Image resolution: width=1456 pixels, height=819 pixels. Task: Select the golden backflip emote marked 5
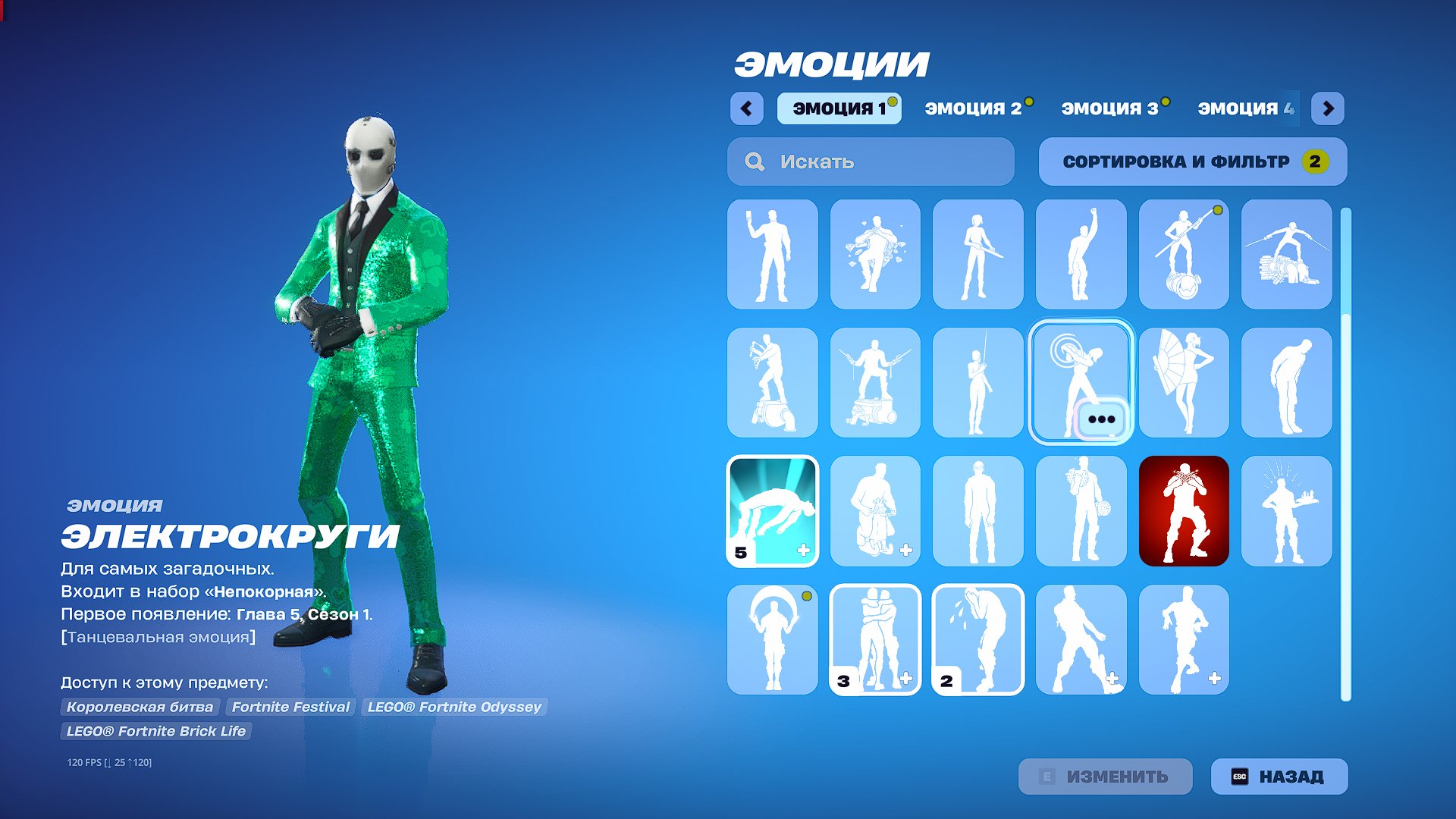click(771, 510)
